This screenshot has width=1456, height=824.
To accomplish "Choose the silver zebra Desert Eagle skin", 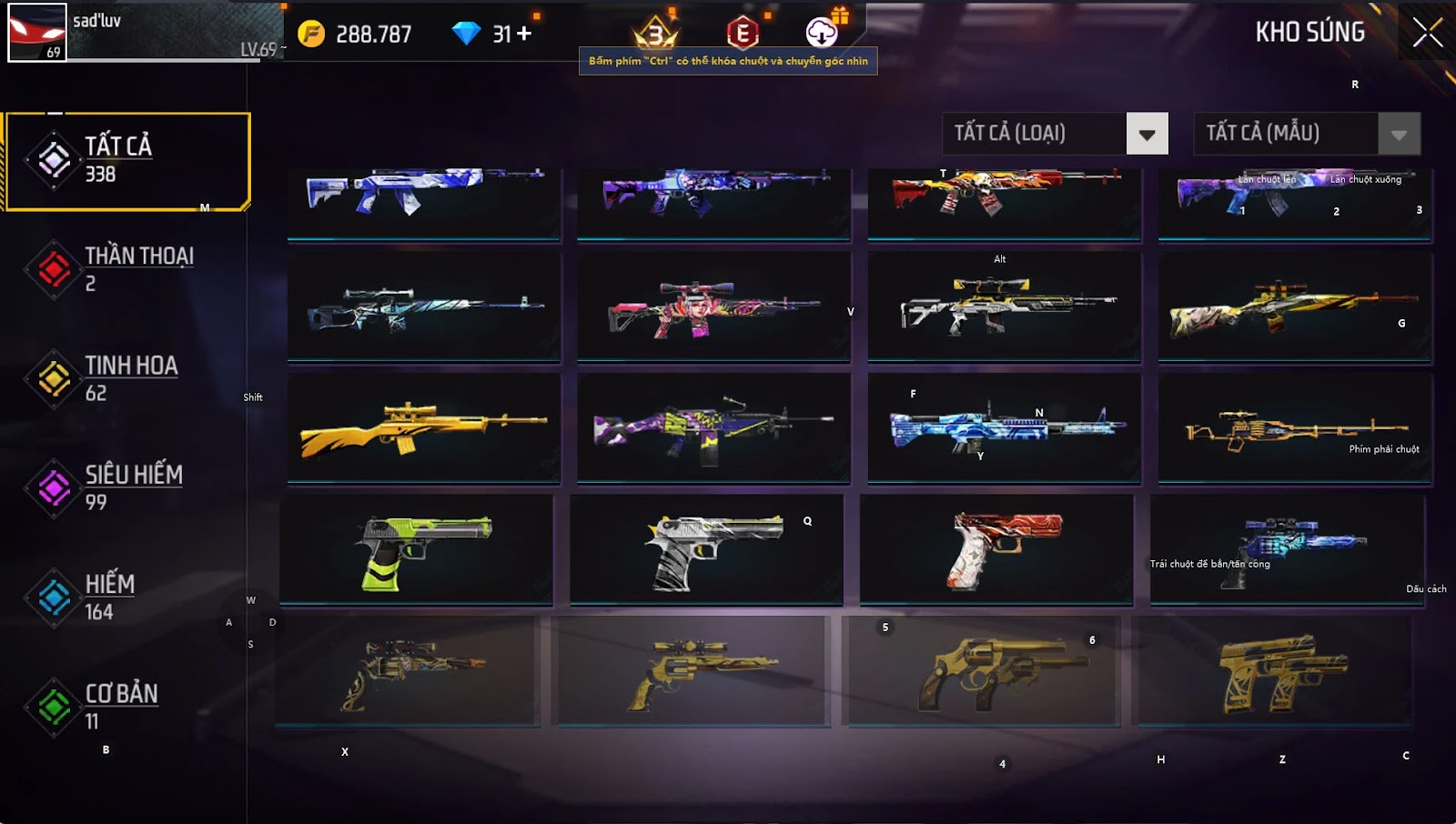I will click(x=707, y=549).
